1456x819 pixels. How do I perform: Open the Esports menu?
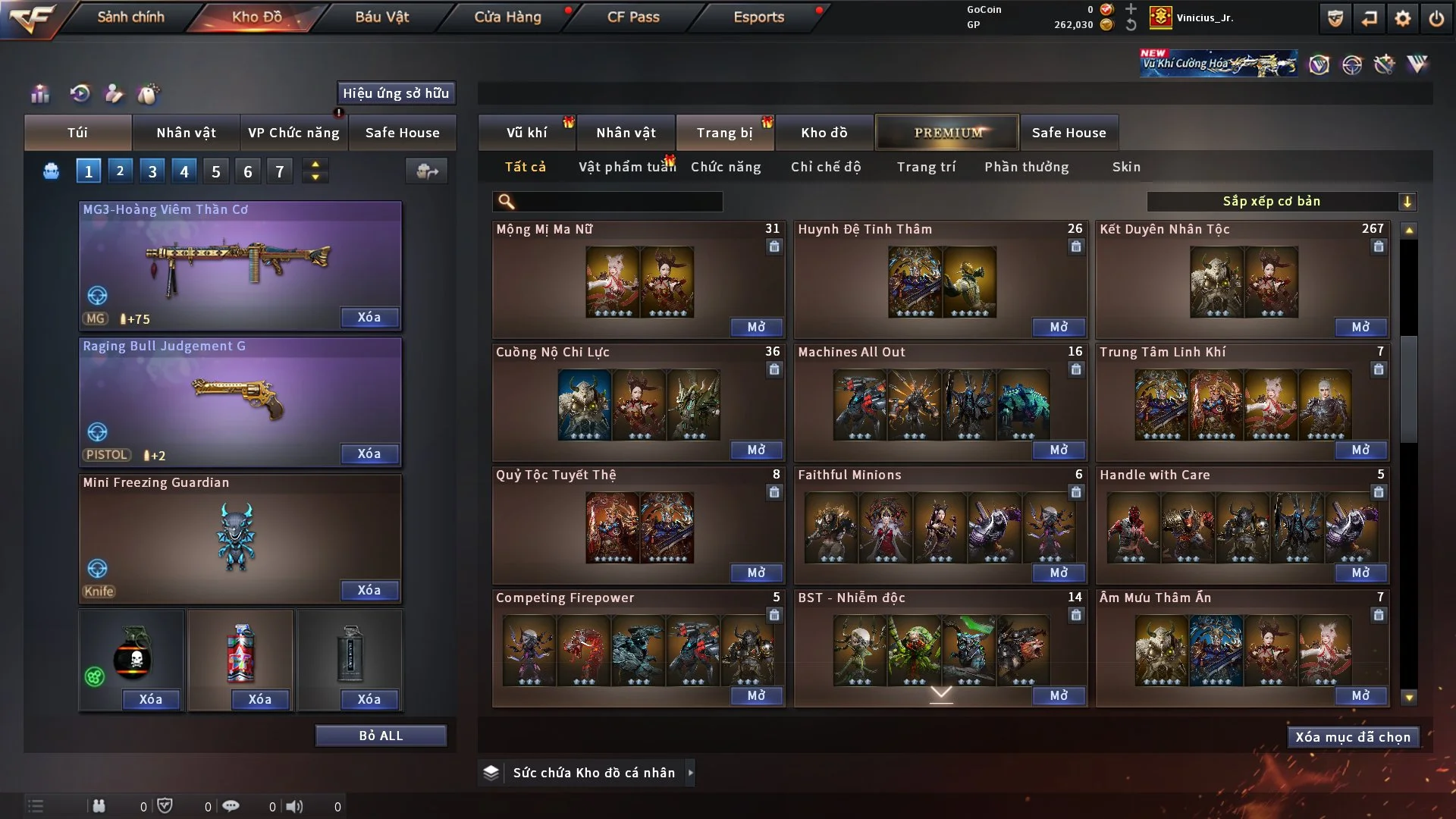pos(758,17)
